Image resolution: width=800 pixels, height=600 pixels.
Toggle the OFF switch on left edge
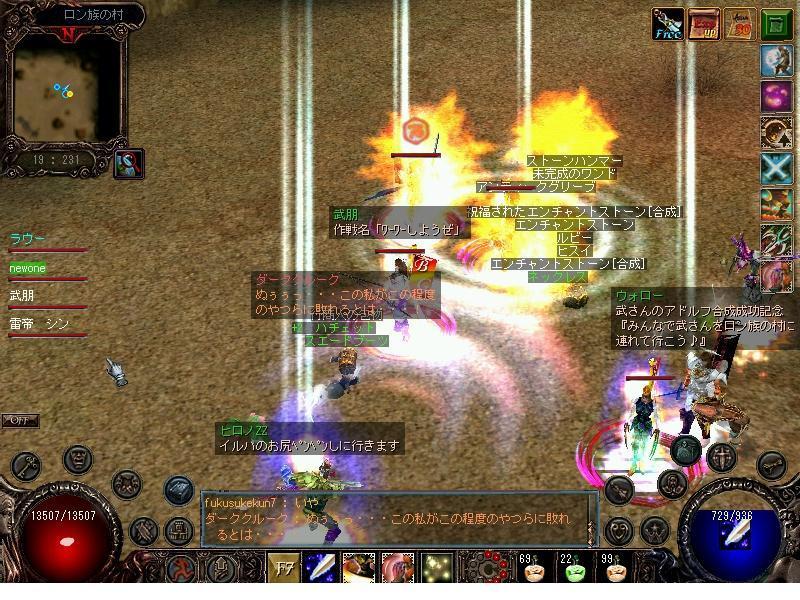pyautogui.click(x=19, y=420)
